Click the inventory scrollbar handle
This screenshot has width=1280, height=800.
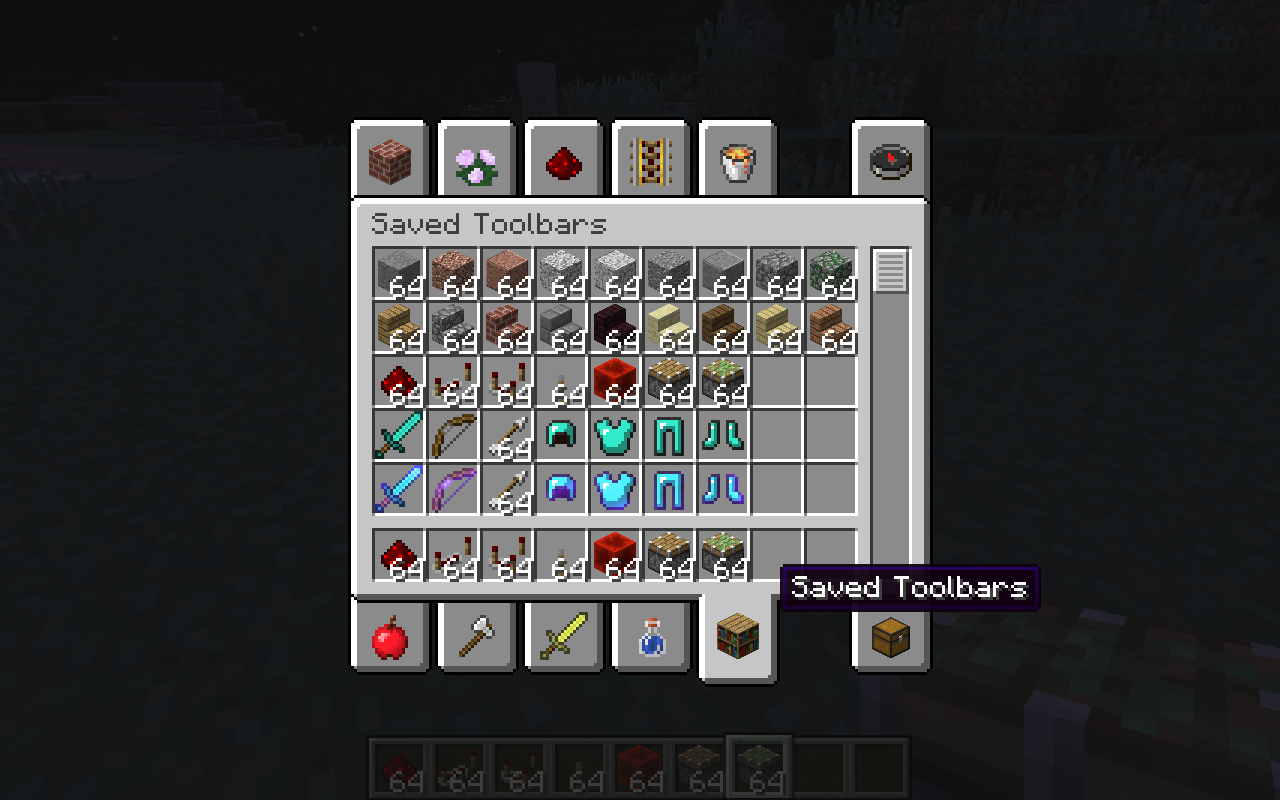pyautogui.click(x=890, y=271)
